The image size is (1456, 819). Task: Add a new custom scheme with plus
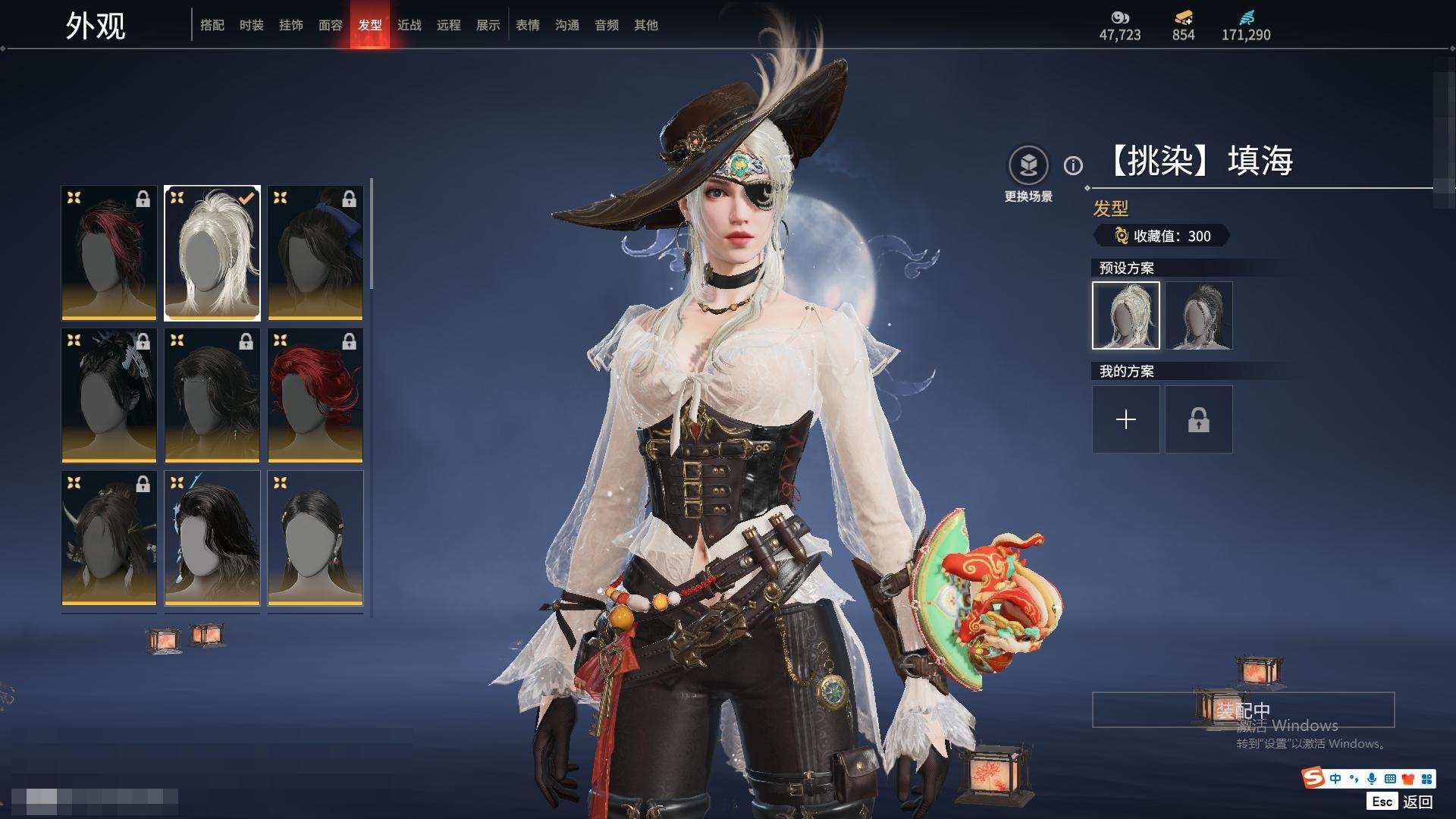(x=1126, y=419)
